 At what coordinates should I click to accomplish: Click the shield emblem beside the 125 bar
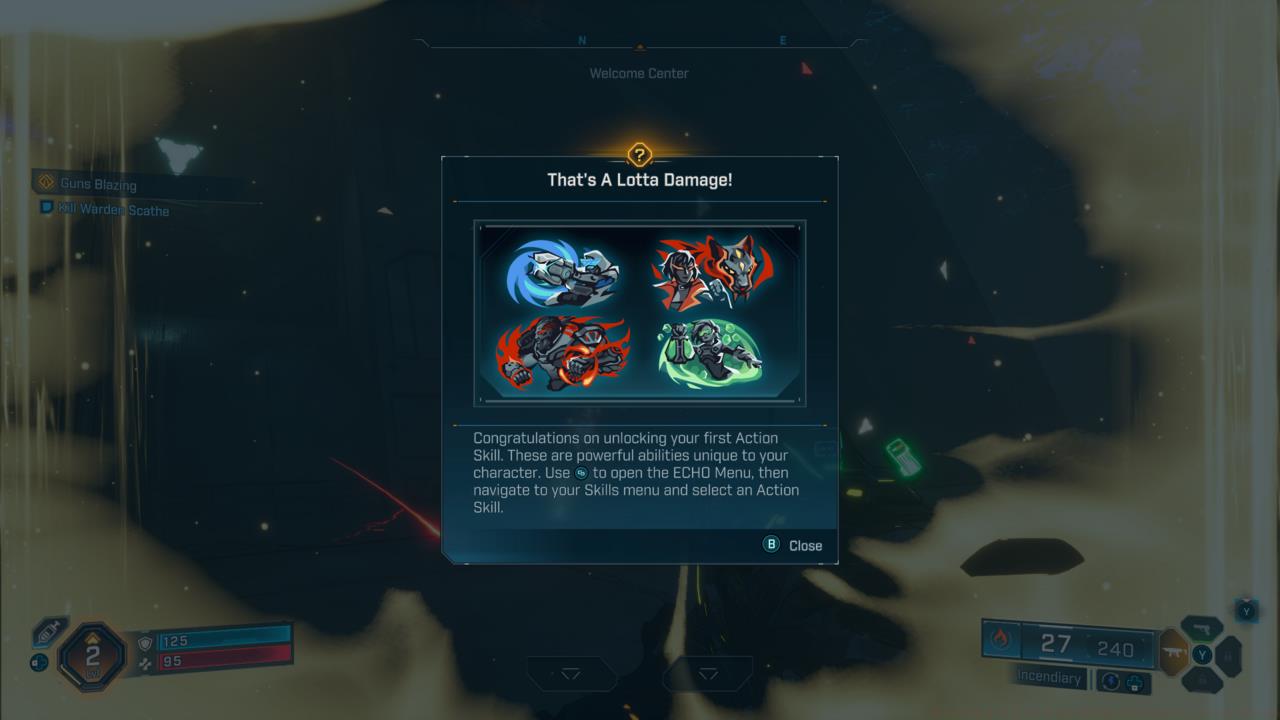145,641
